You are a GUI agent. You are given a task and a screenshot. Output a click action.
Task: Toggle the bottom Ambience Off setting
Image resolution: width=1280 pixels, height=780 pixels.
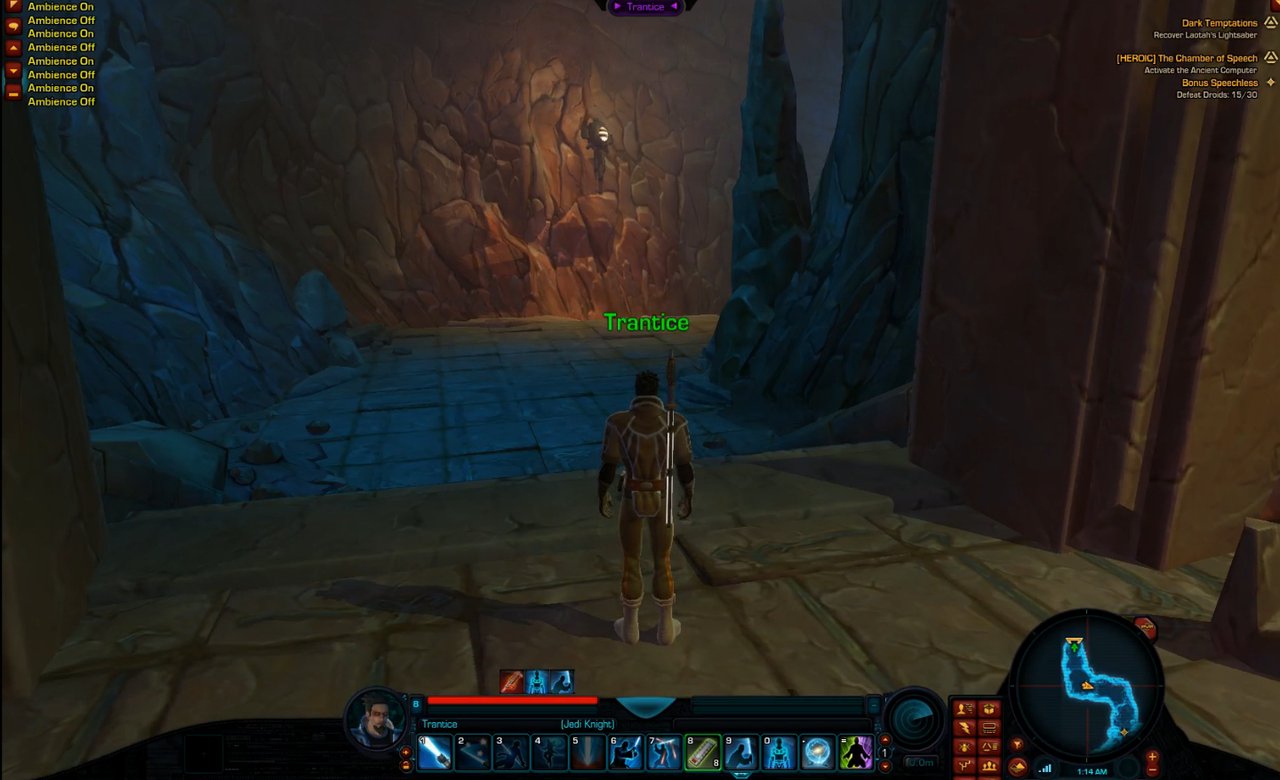tap(61, 101)
